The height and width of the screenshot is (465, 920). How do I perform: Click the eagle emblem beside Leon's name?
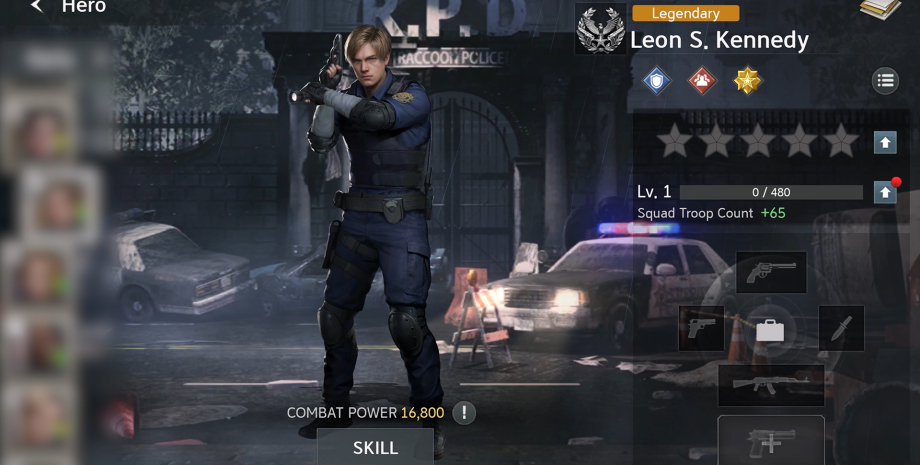(x=601, y=29)
